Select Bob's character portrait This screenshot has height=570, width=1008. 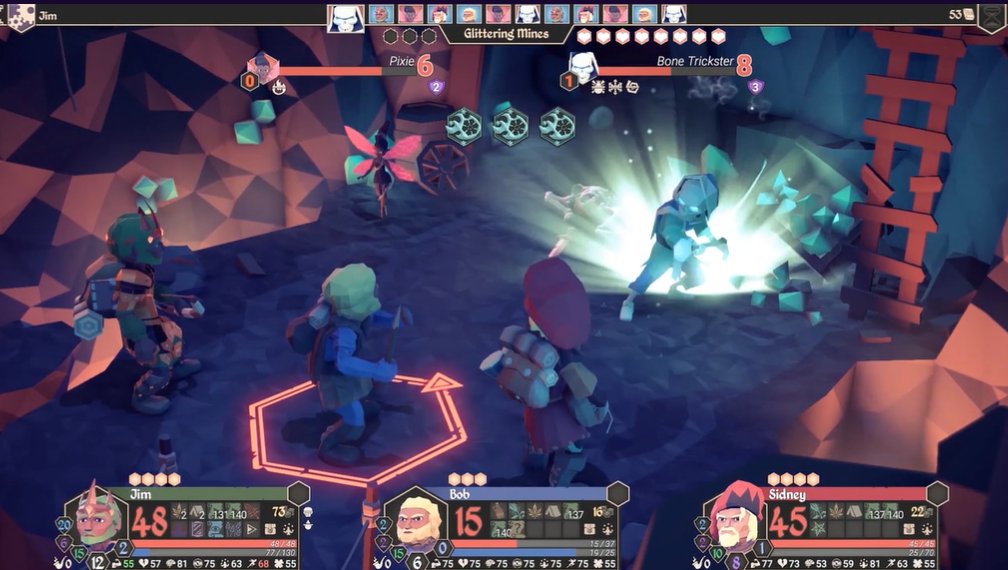(419, 519)
